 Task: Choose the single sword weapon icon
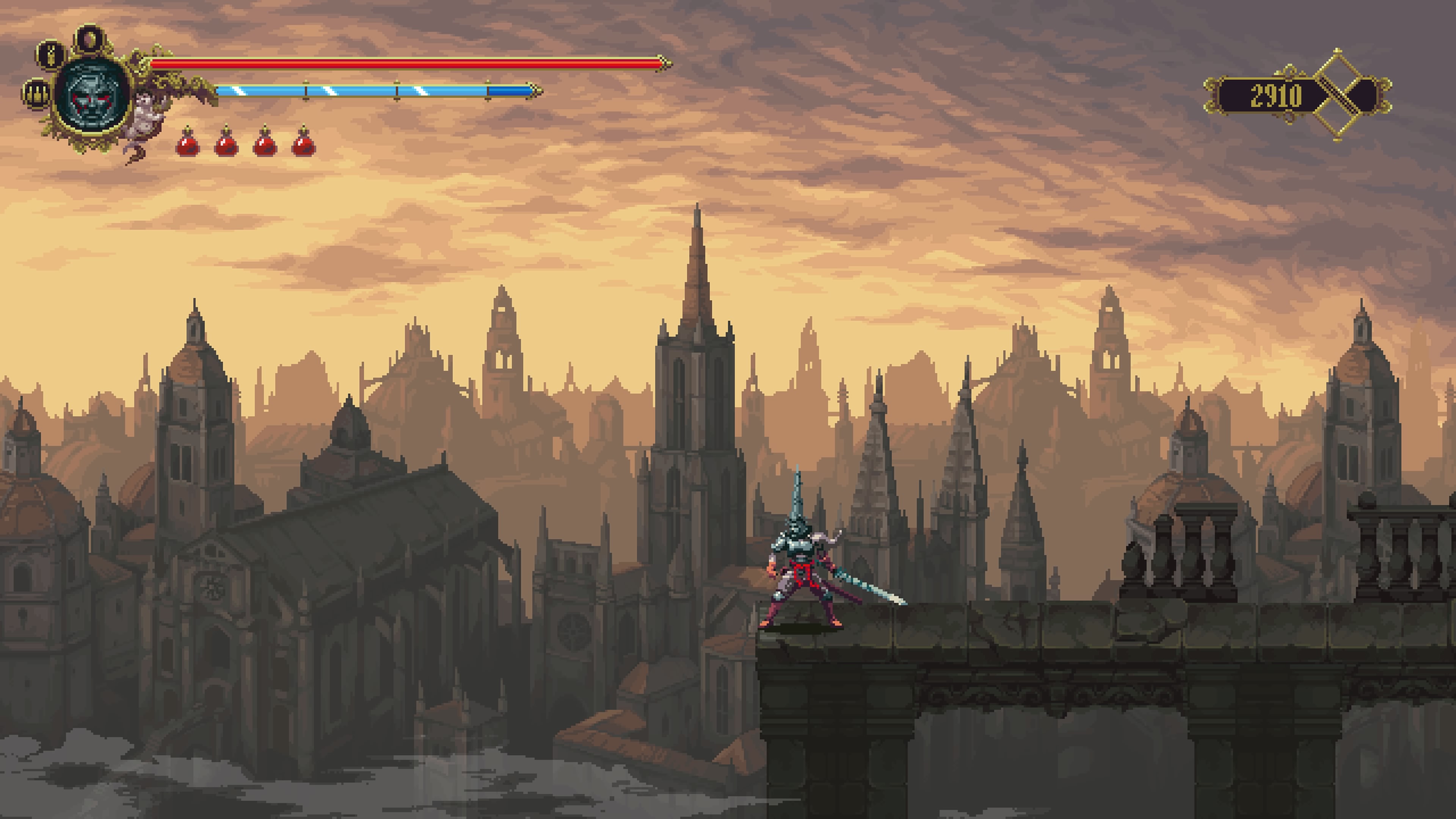pos(52,55)
